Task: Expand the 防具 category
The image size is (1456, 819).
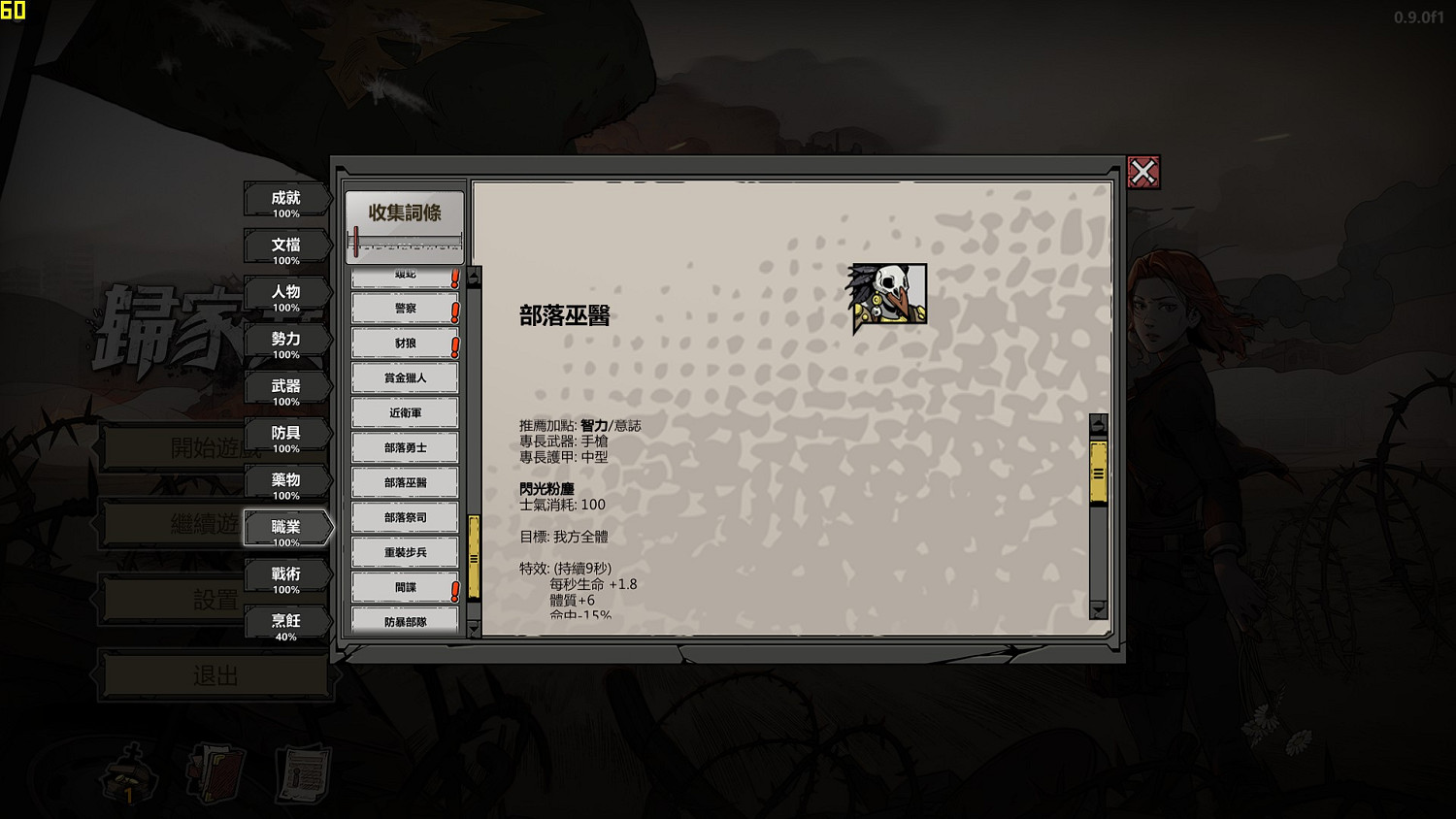Action: (286, 433)
